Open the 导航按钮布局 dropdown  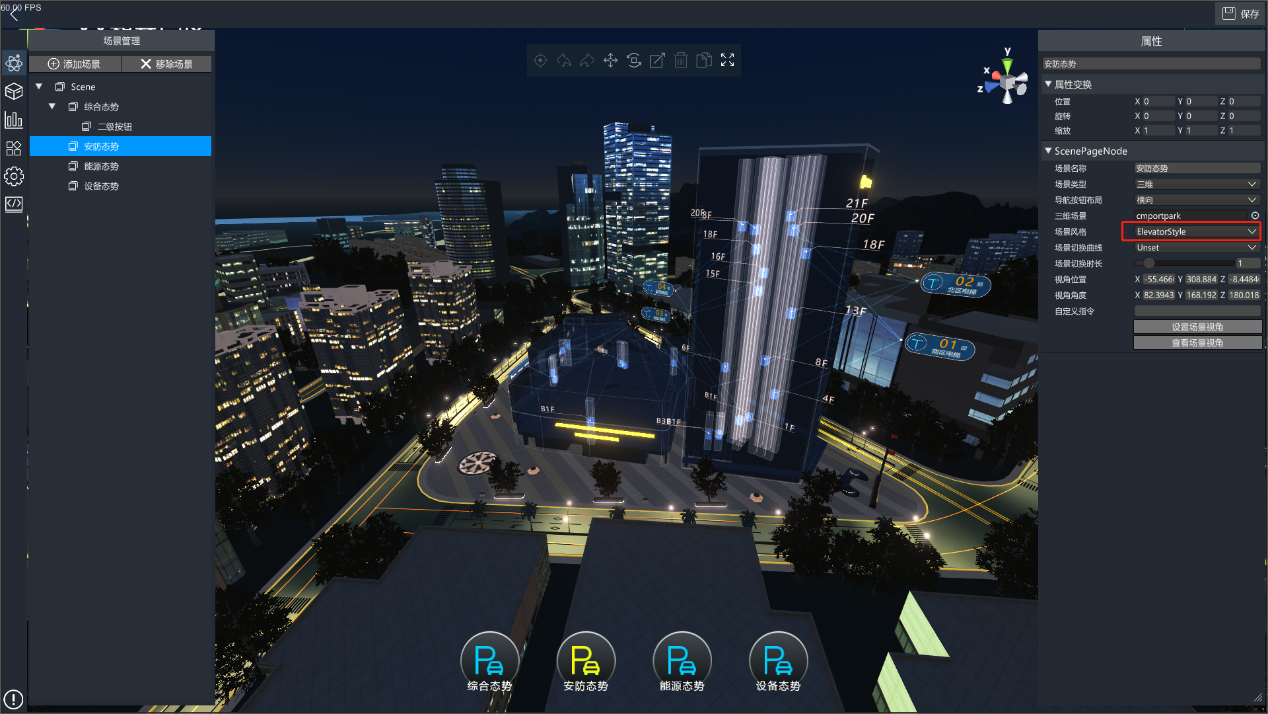1196,200
